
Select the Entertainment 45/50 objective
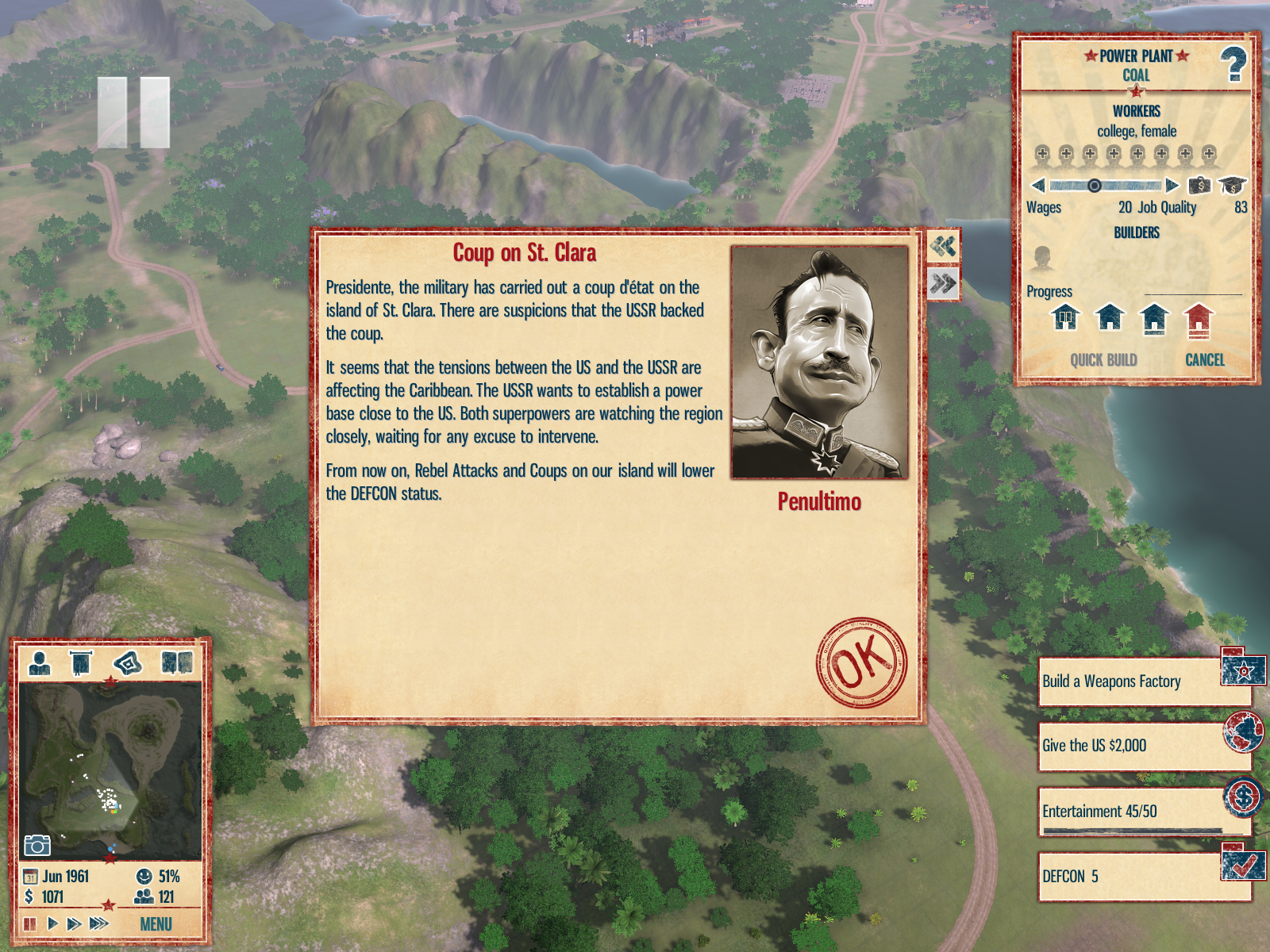pyautogui.click(x=1143, y=812)
